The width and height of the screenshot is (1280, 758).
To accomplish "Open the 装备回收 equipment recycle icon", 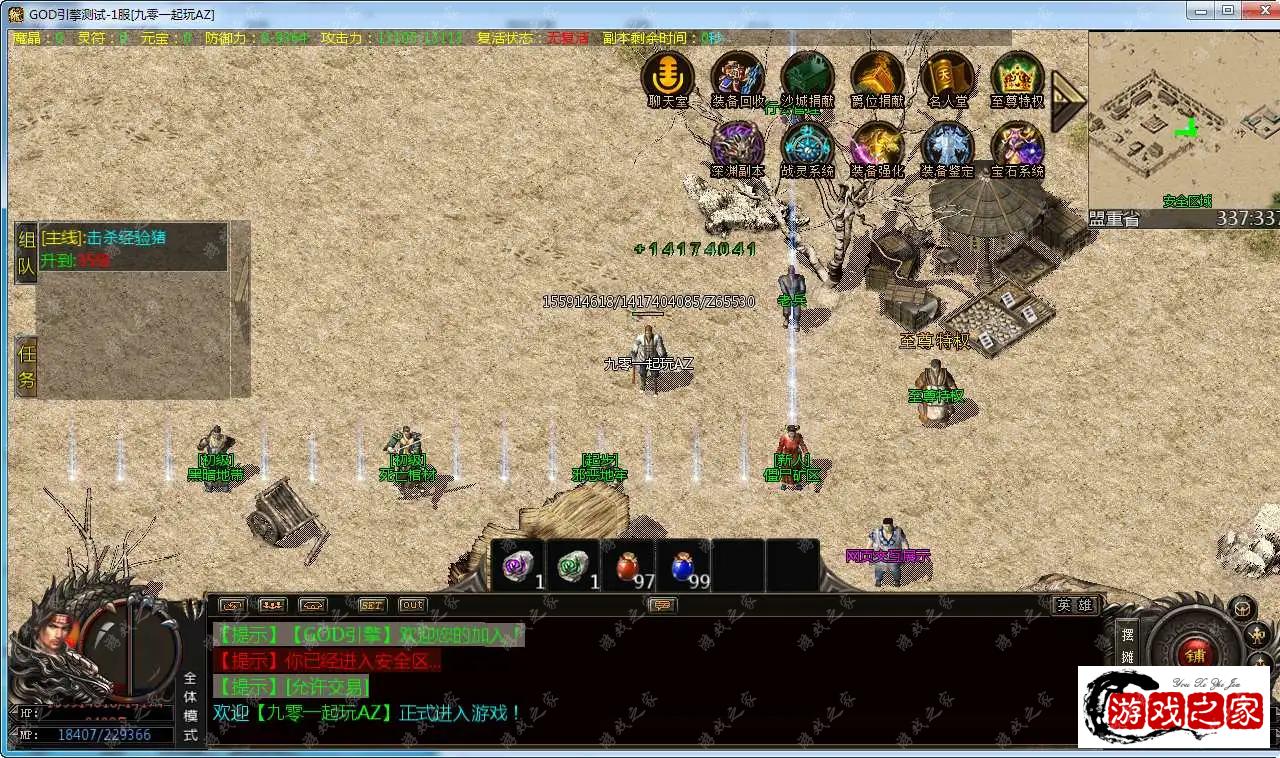I will point(737,76).
